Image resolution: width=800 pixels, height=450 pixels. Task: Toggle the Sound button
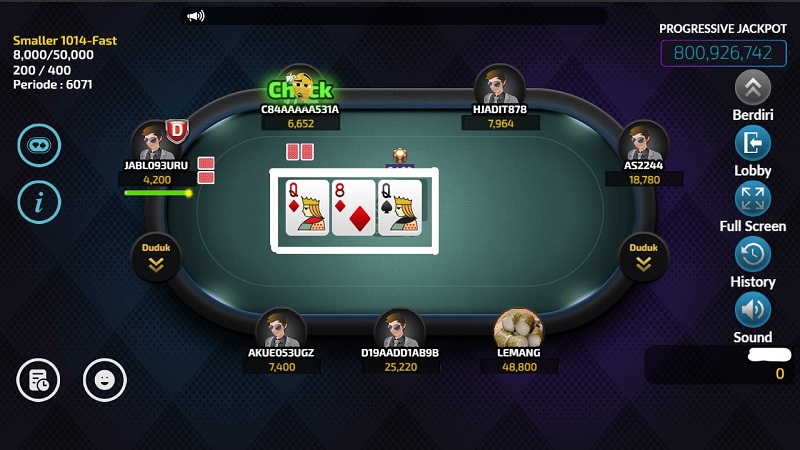point(753,310)
